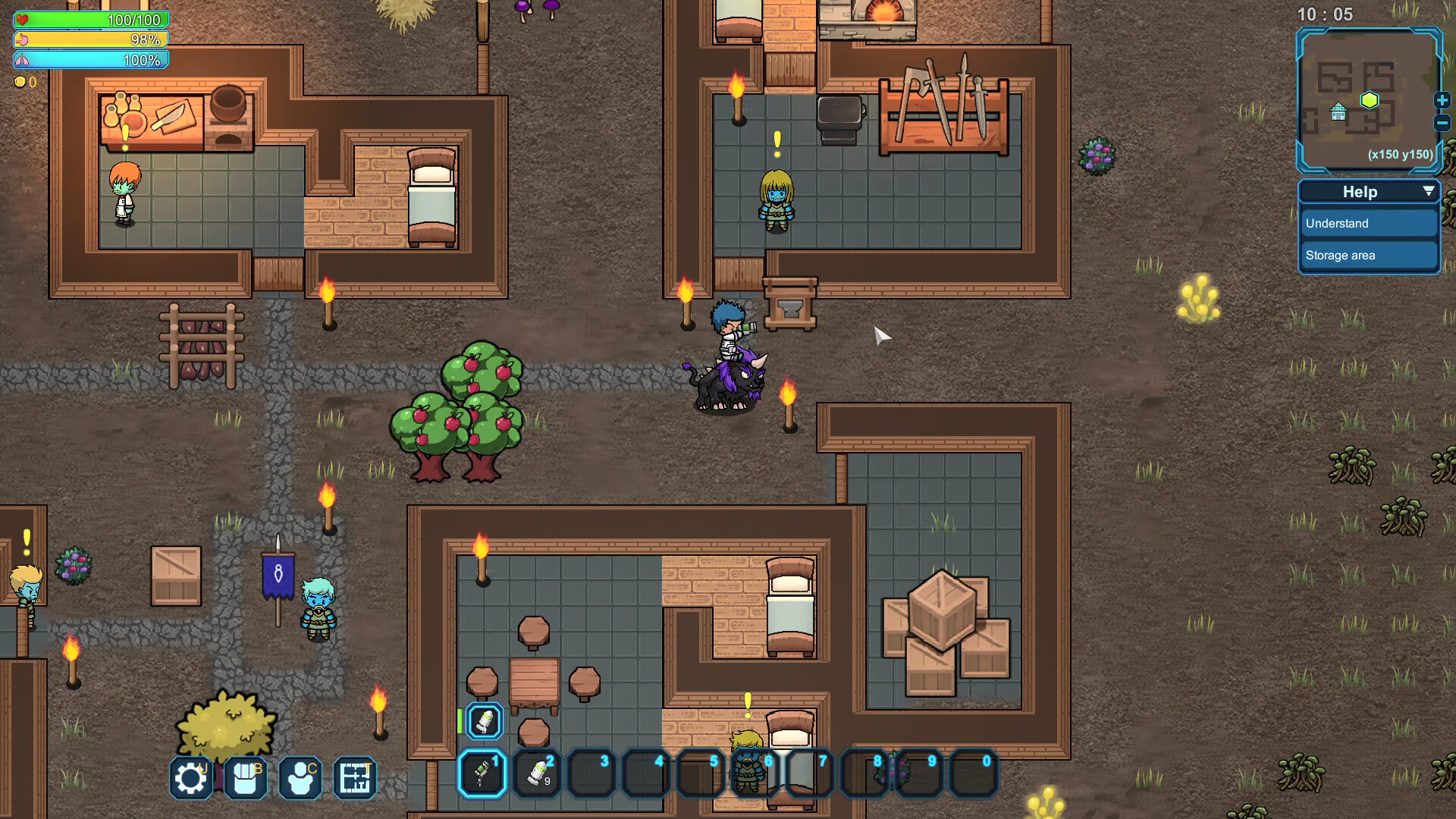Open the character (C) panel icon
The width and height of the screenshot is (1456, 819).
[x=300, y=777]
